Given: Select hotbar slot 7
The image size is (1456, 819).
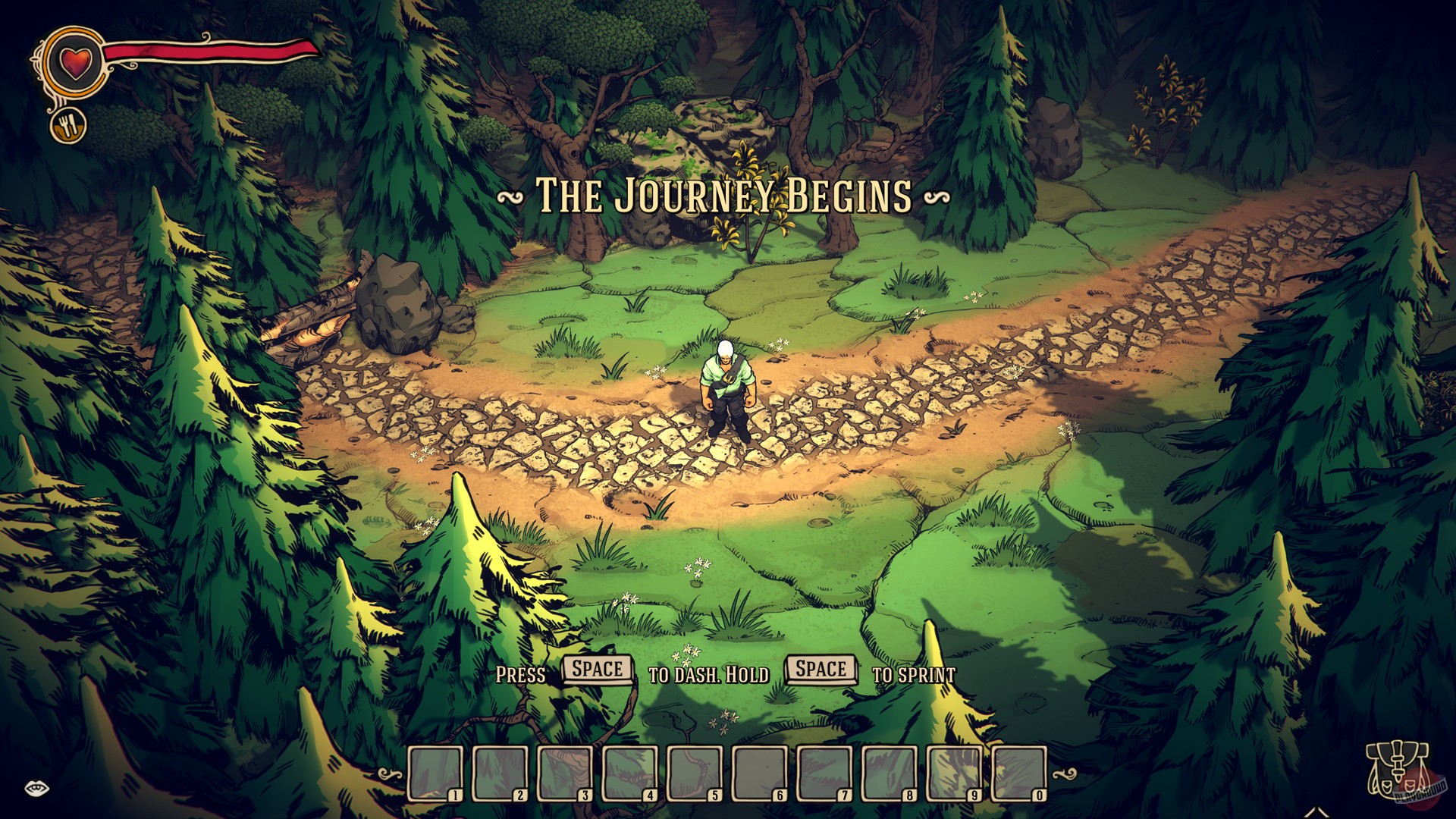Looking at the screenshot, I should point(821,773).
